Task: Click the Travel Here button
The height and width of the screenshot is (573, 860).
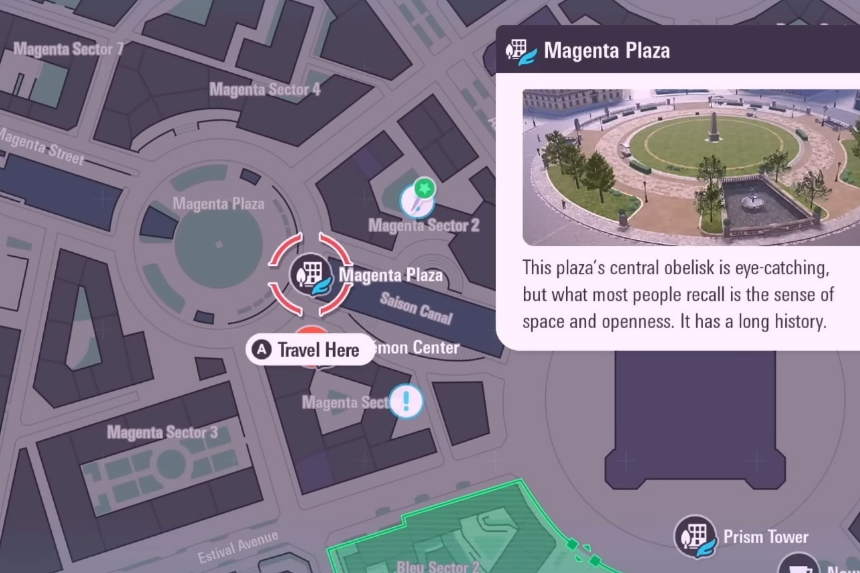Action: 308,349
